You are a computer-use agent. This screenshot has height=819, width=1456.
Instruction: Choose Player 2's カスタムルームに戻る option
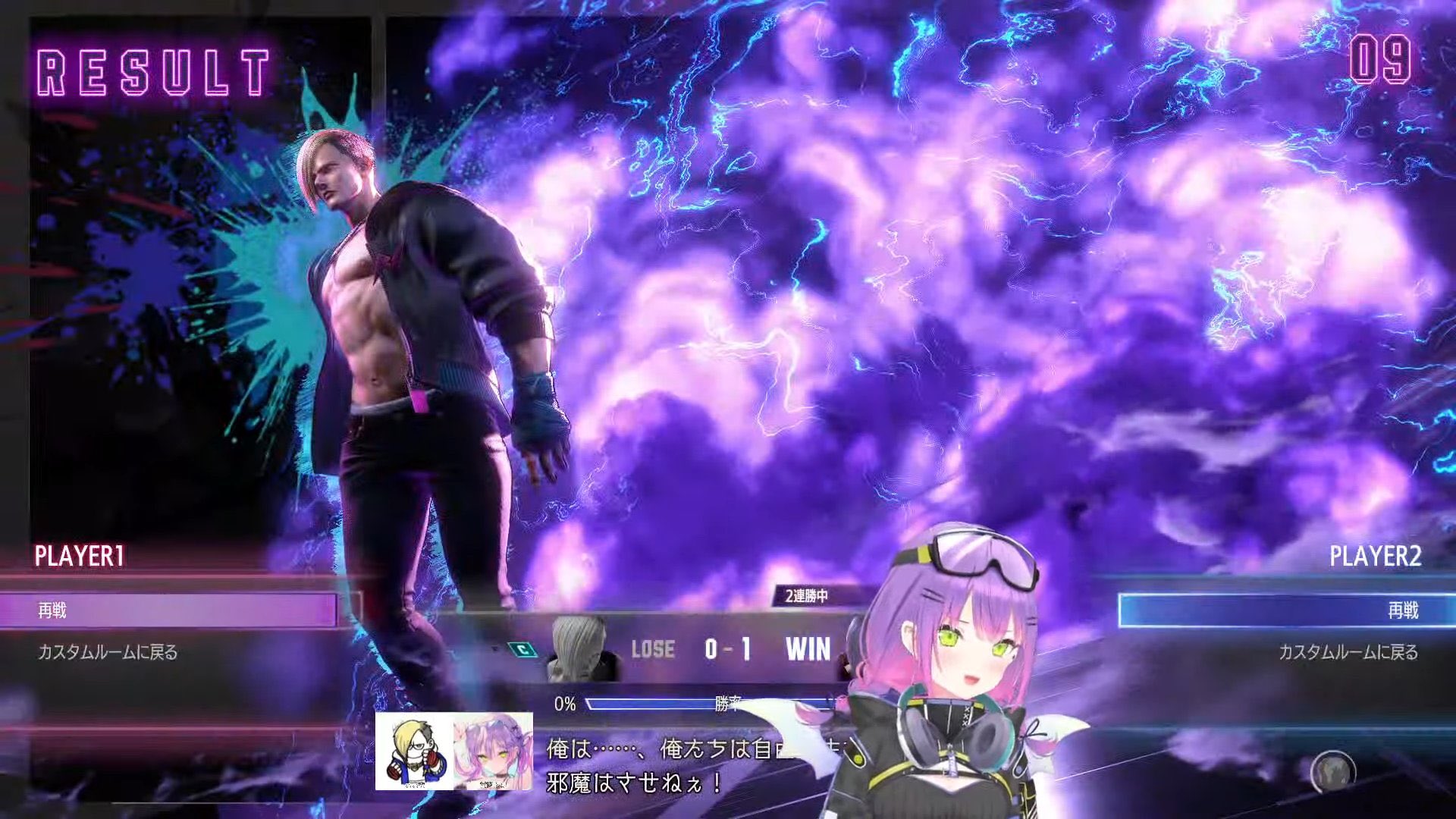(1348, 652)
